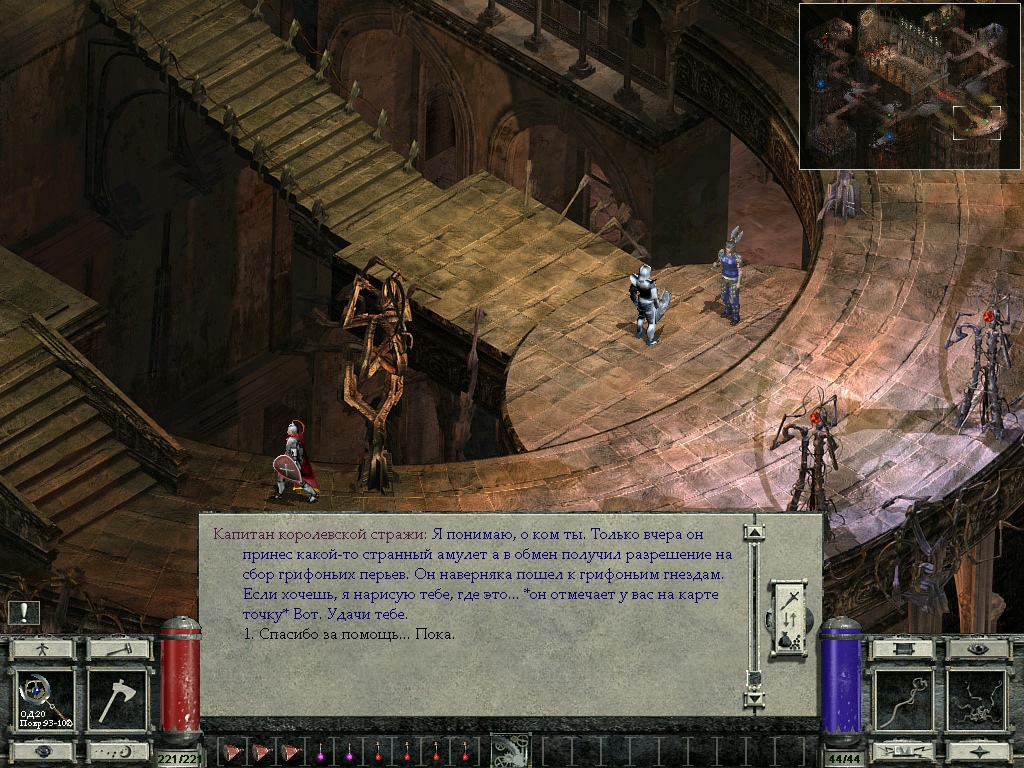
Task: Select the equipped amulet weapon slot
Action: [x=44, y=700]
